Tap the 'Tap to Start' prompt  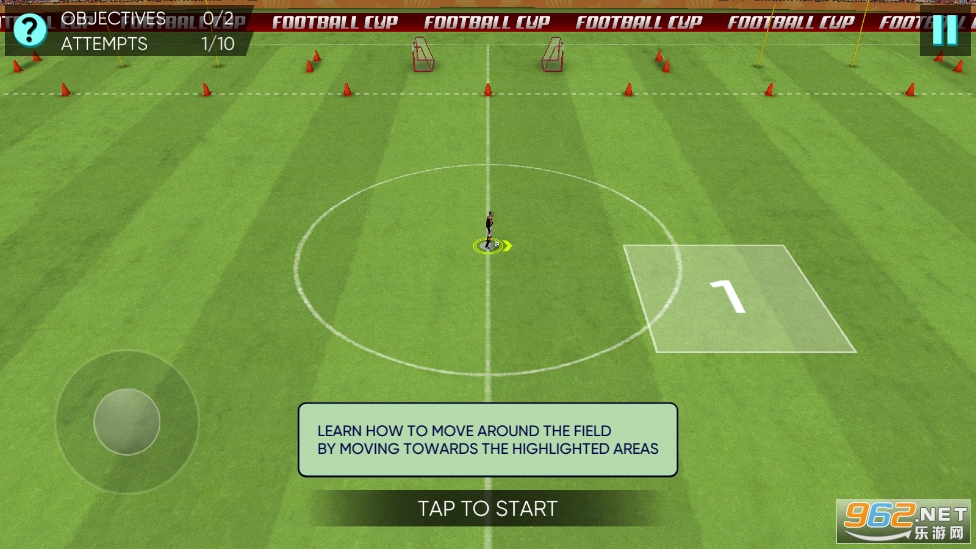[487, 508]
